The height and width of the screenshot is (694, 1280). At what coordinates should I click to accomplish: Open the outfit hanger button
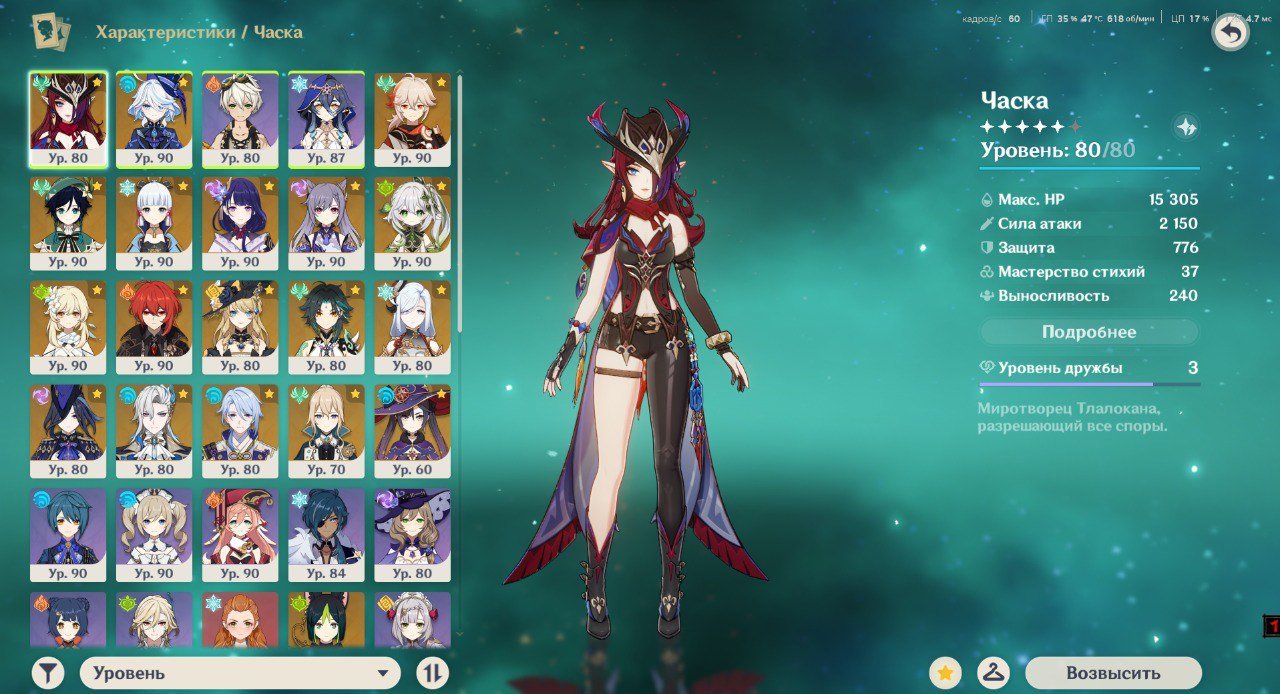991,673
